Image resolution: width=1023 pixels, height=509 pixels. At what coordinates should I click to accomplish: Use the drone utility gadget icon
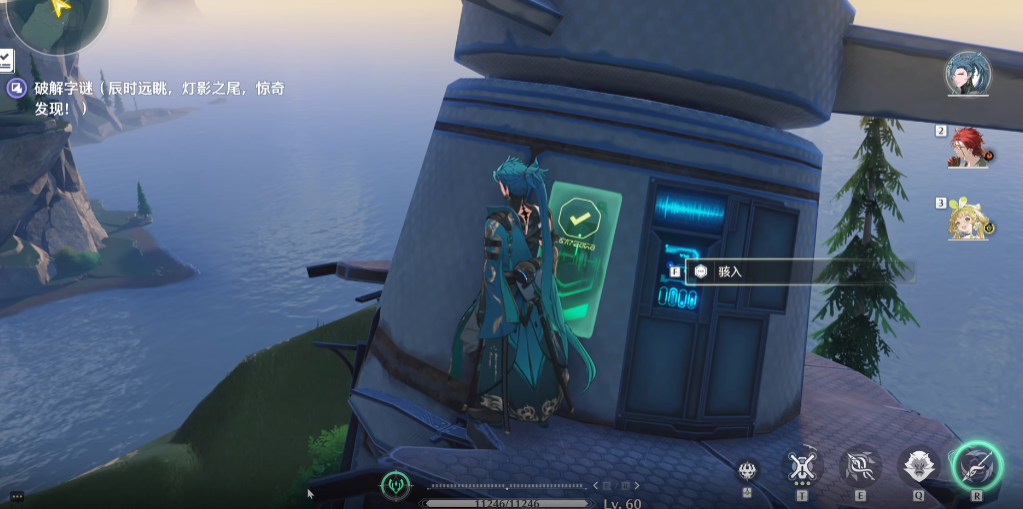(x=800, y=465)
